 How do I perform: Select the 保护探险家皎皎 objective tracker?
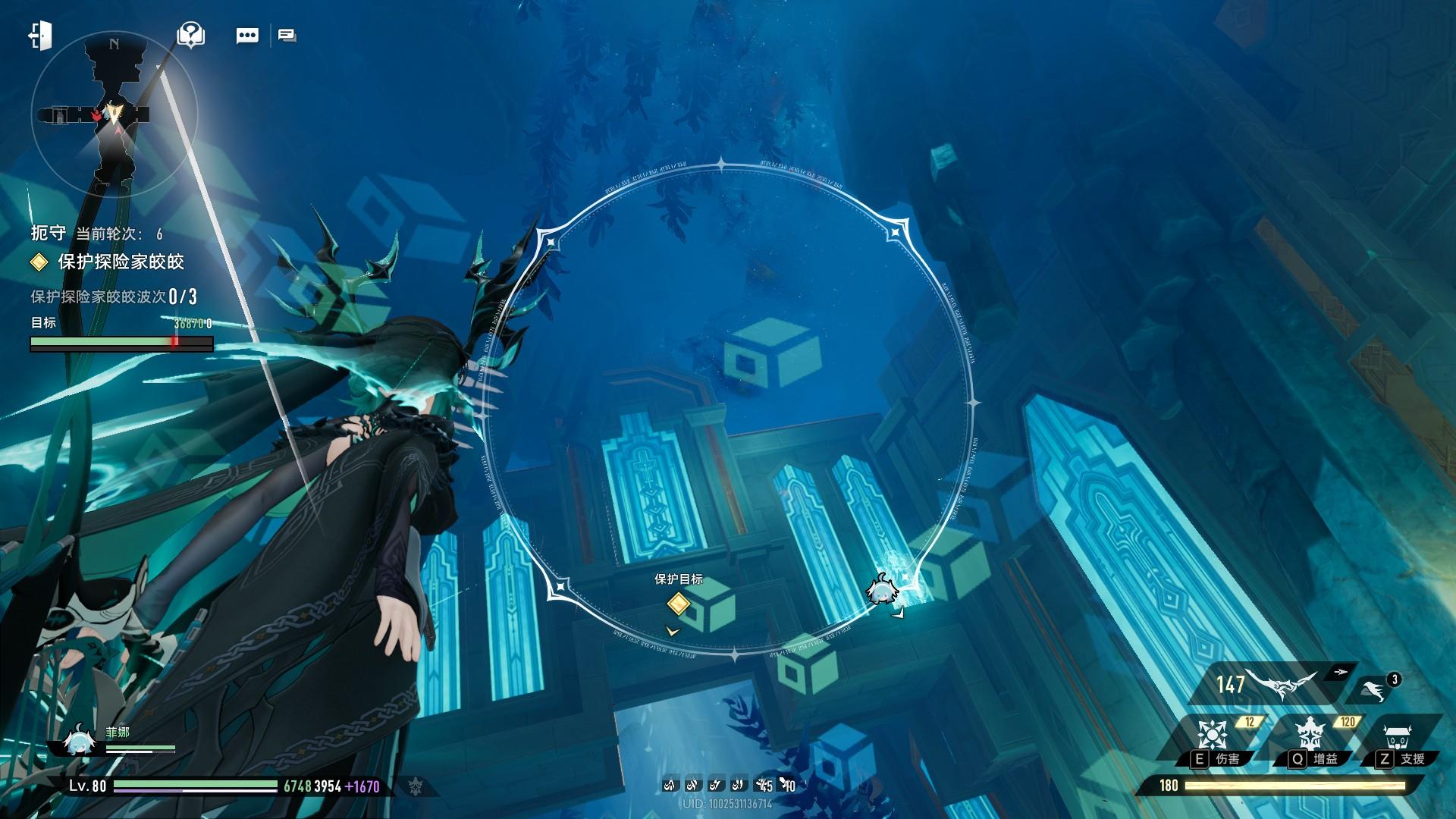click(x=121, y=262)
